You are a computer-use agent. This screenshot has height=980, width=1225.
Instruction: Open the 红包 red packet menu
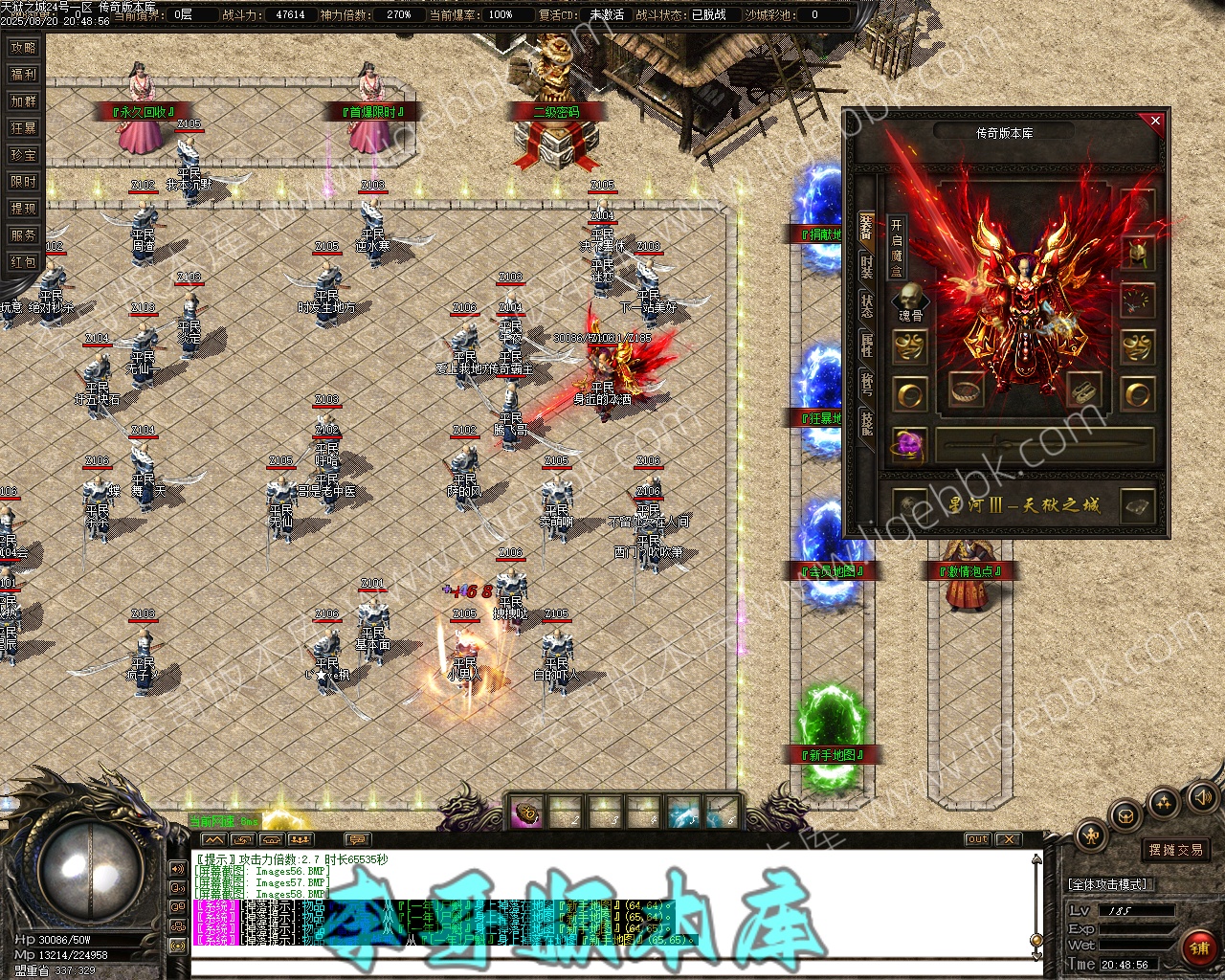23,262
